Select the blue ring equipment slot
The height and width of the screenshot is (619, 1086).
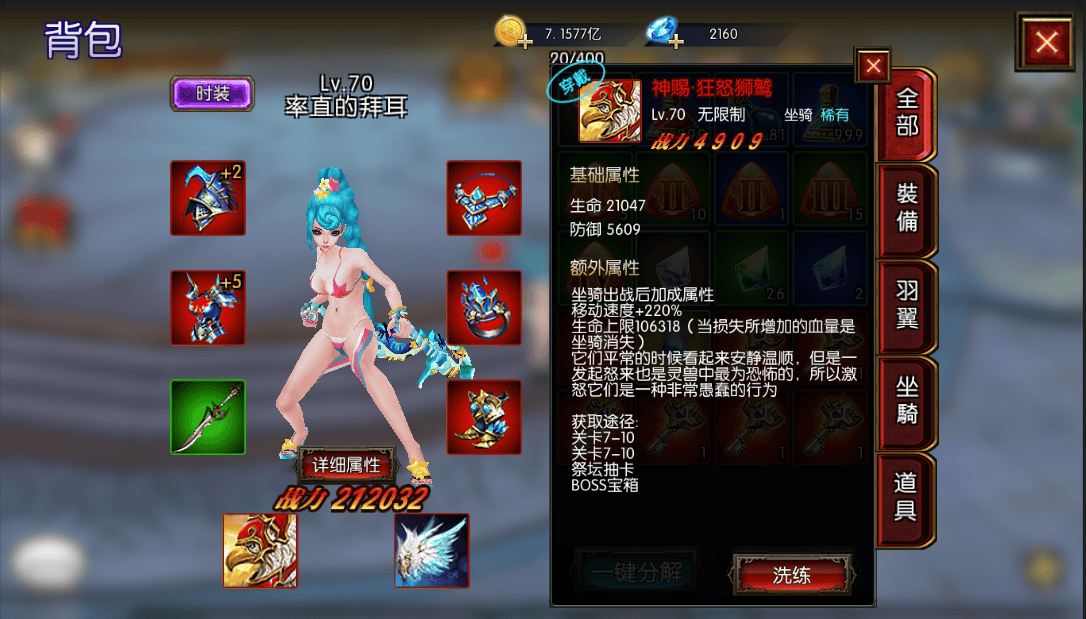(x=483, y=308)
